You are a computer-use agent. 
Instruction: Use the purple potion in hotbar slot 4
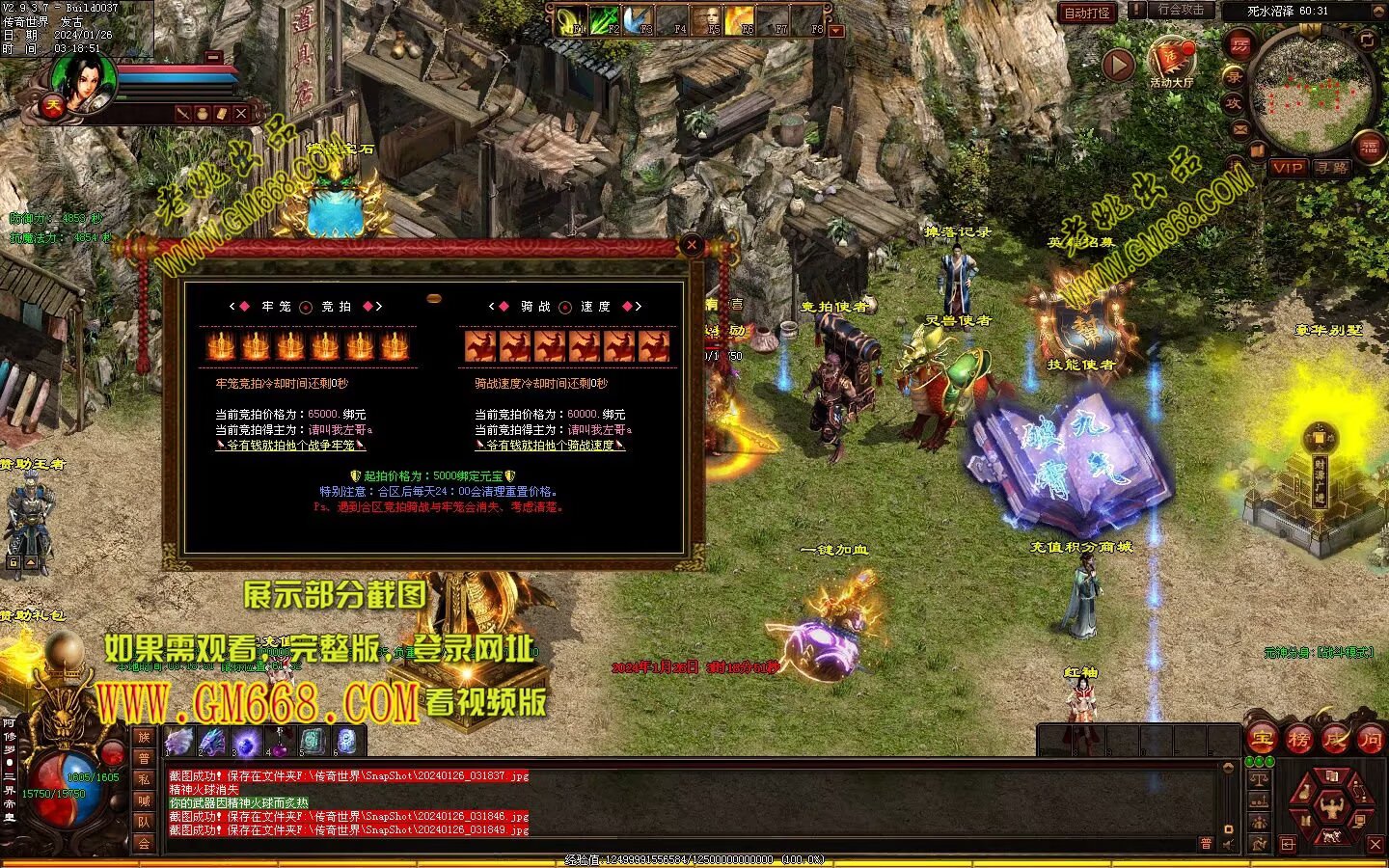(280, 741)
